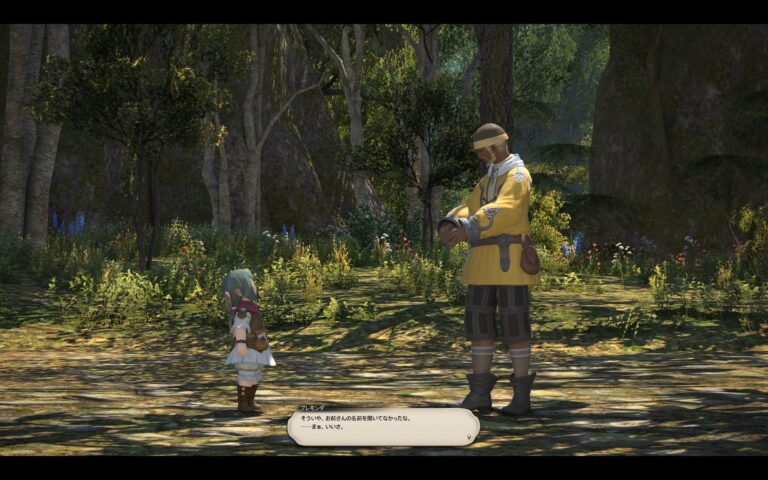Click the advance arrow in the dialogue box
Image resolution: width=768 pixels, height=480 pixels.
click(469, 438)
